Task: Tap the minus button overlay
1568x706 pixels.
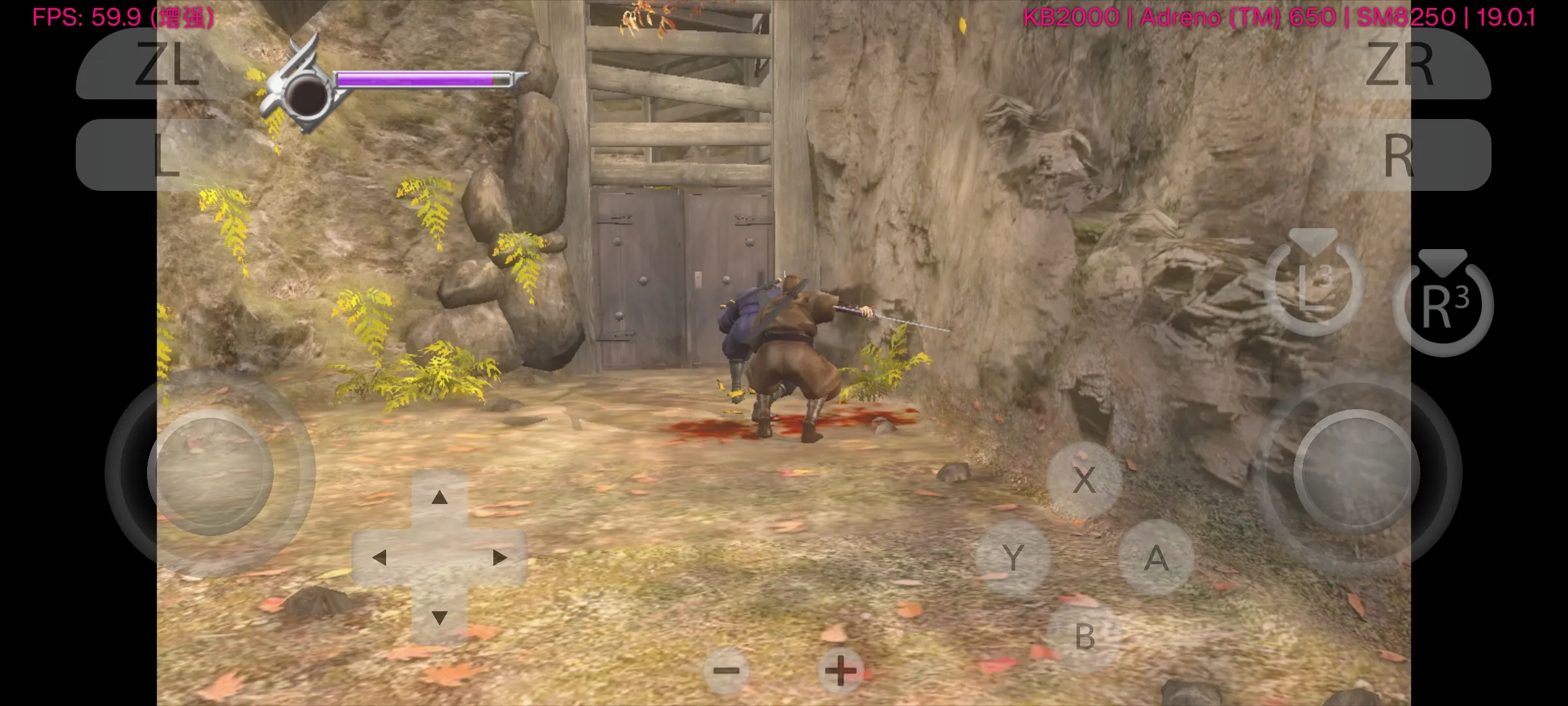Action: 726,671
